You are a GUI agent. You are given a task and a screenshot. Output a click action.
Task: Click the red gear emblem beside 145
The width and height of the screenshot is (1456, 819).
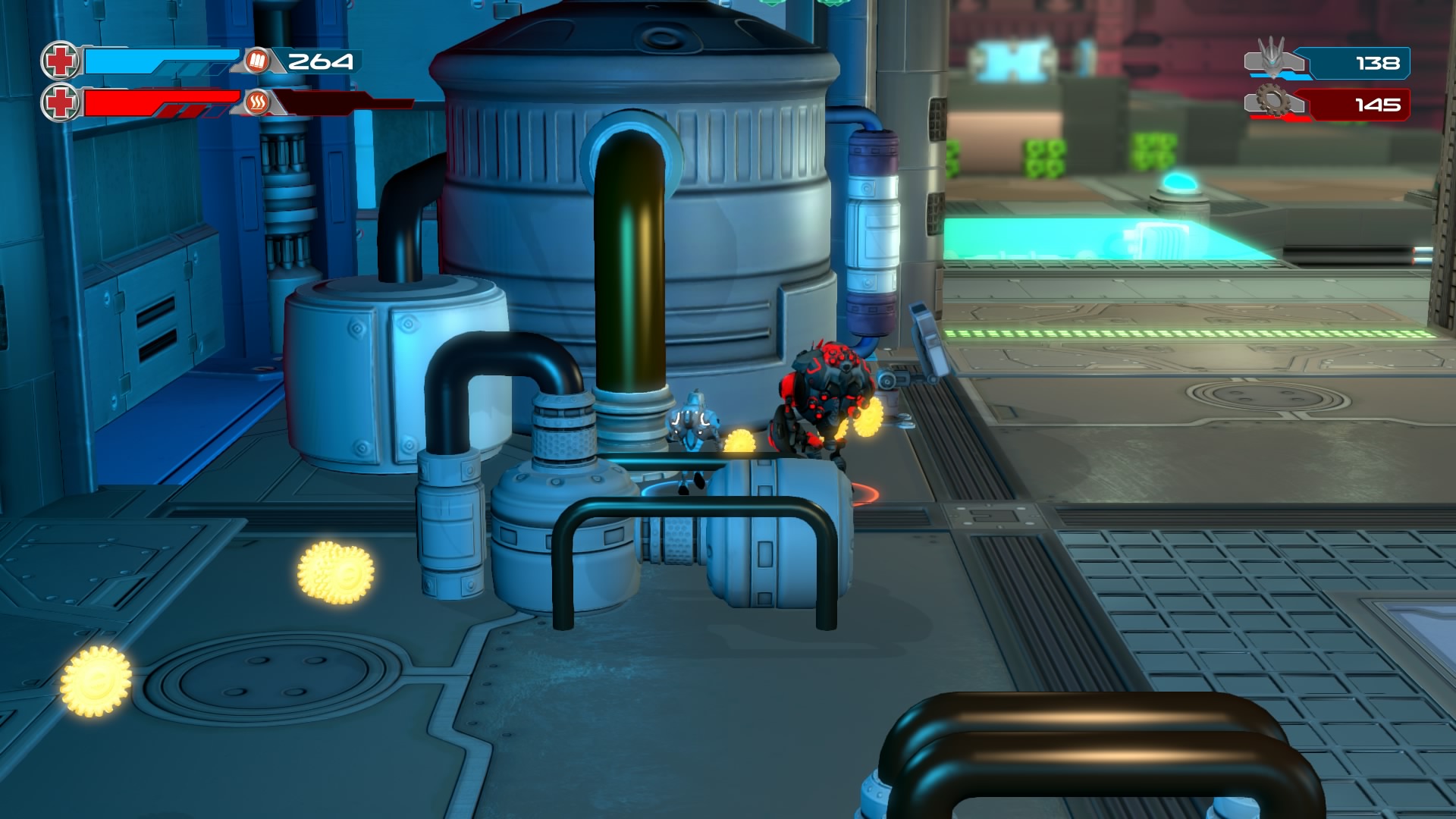point(1273,100)
